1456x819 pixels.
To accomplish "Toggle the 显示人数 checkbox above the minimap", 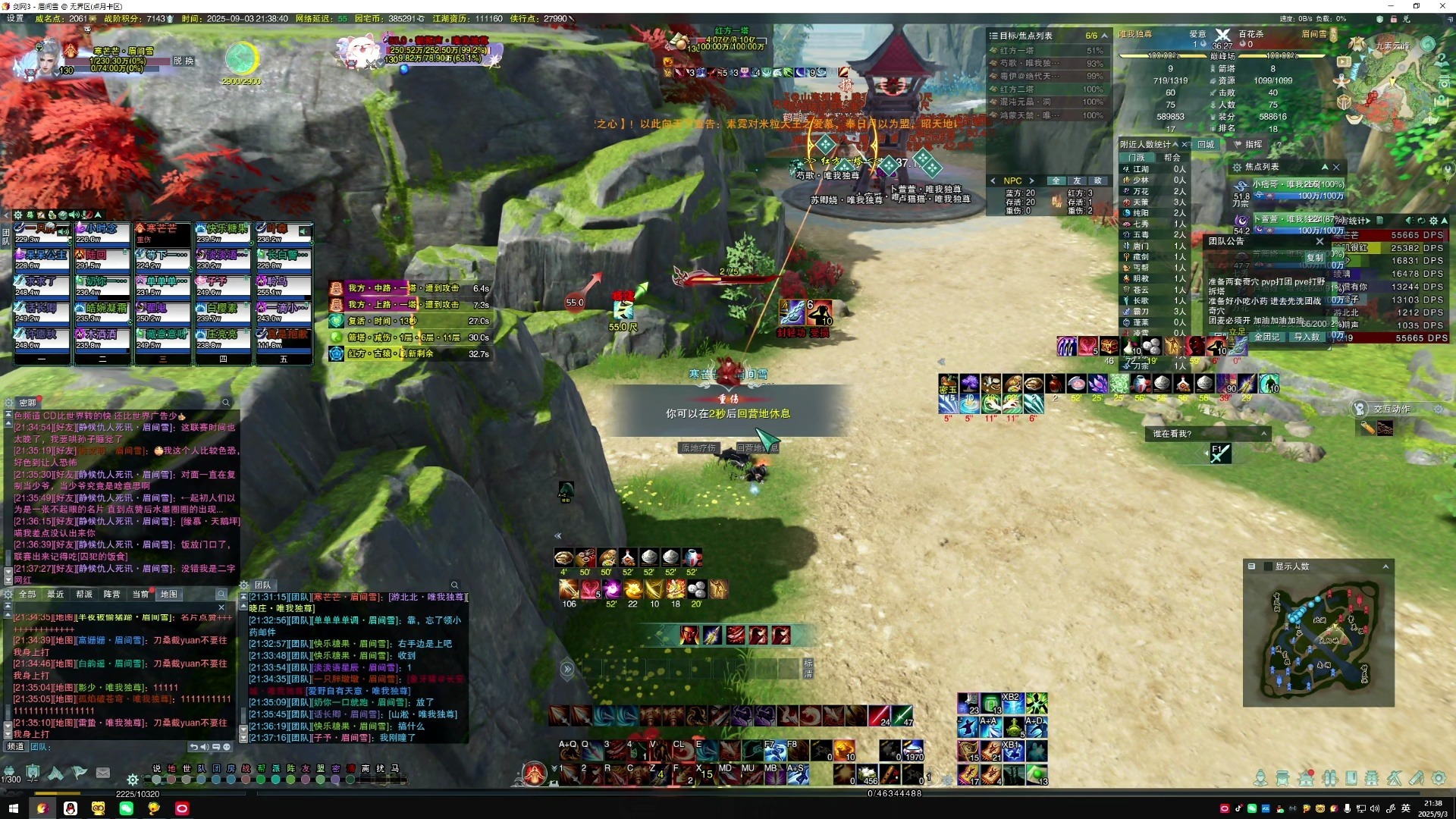I will click(x=1267, y=566).
